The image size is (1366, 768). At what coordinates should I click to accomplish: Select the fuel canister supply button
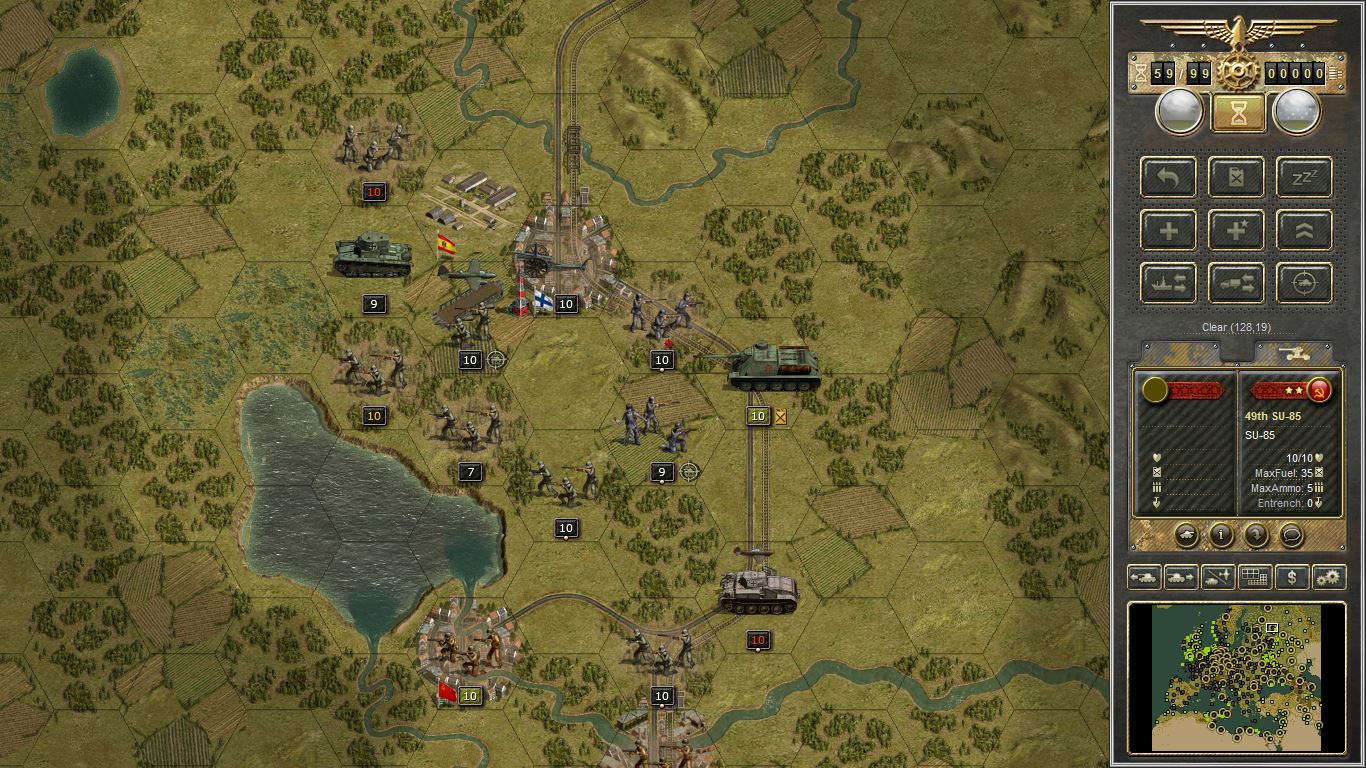[1236, 178]
